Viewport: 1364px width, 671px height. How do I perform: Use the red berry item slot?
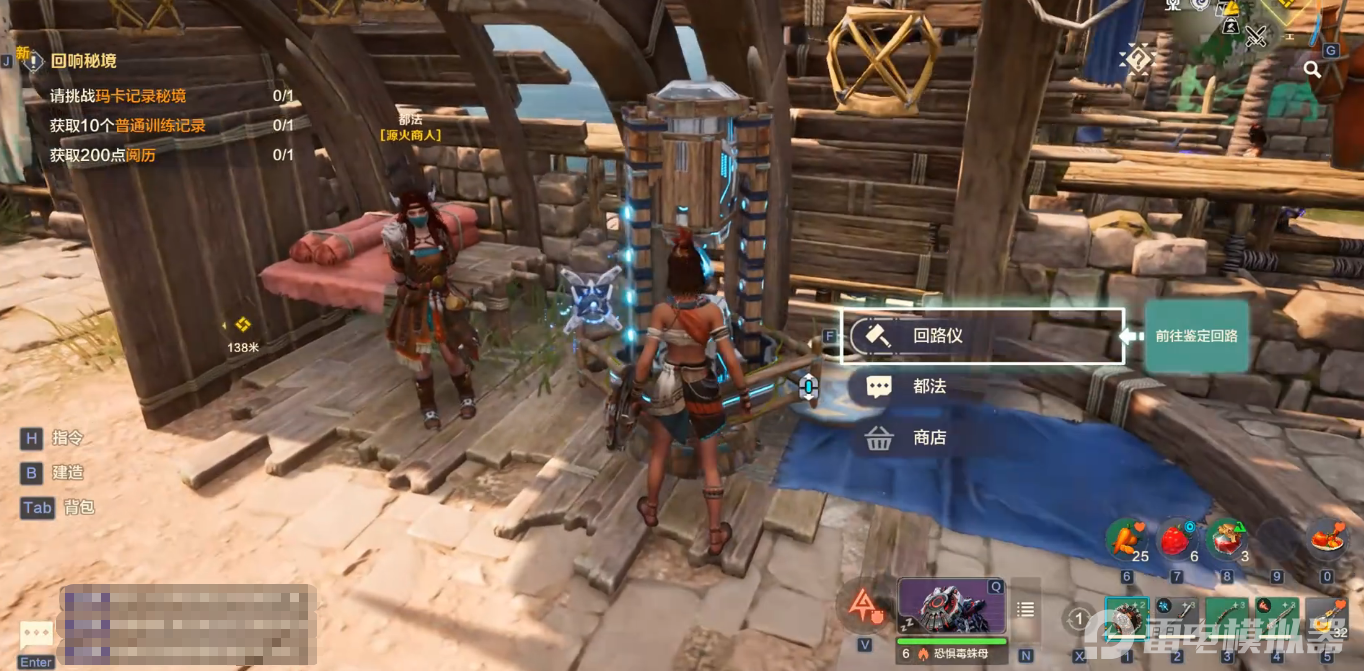1176,539
